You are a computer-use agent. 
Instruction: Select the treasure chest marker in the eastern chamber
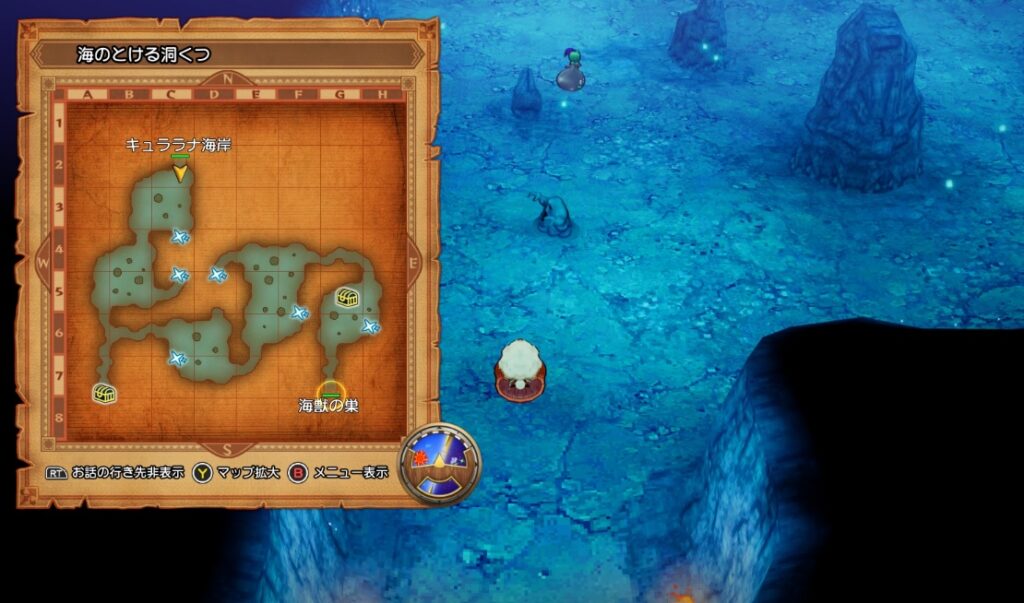pos(347,297)
